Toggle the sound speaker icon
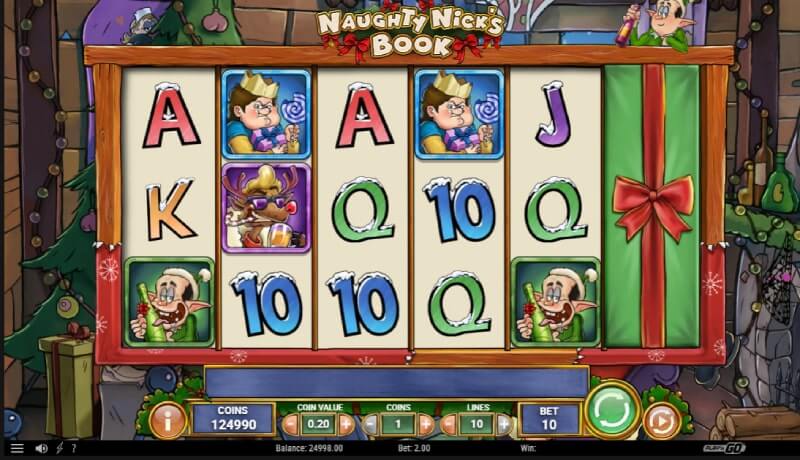Screen dimensions: 800x460 42,449
